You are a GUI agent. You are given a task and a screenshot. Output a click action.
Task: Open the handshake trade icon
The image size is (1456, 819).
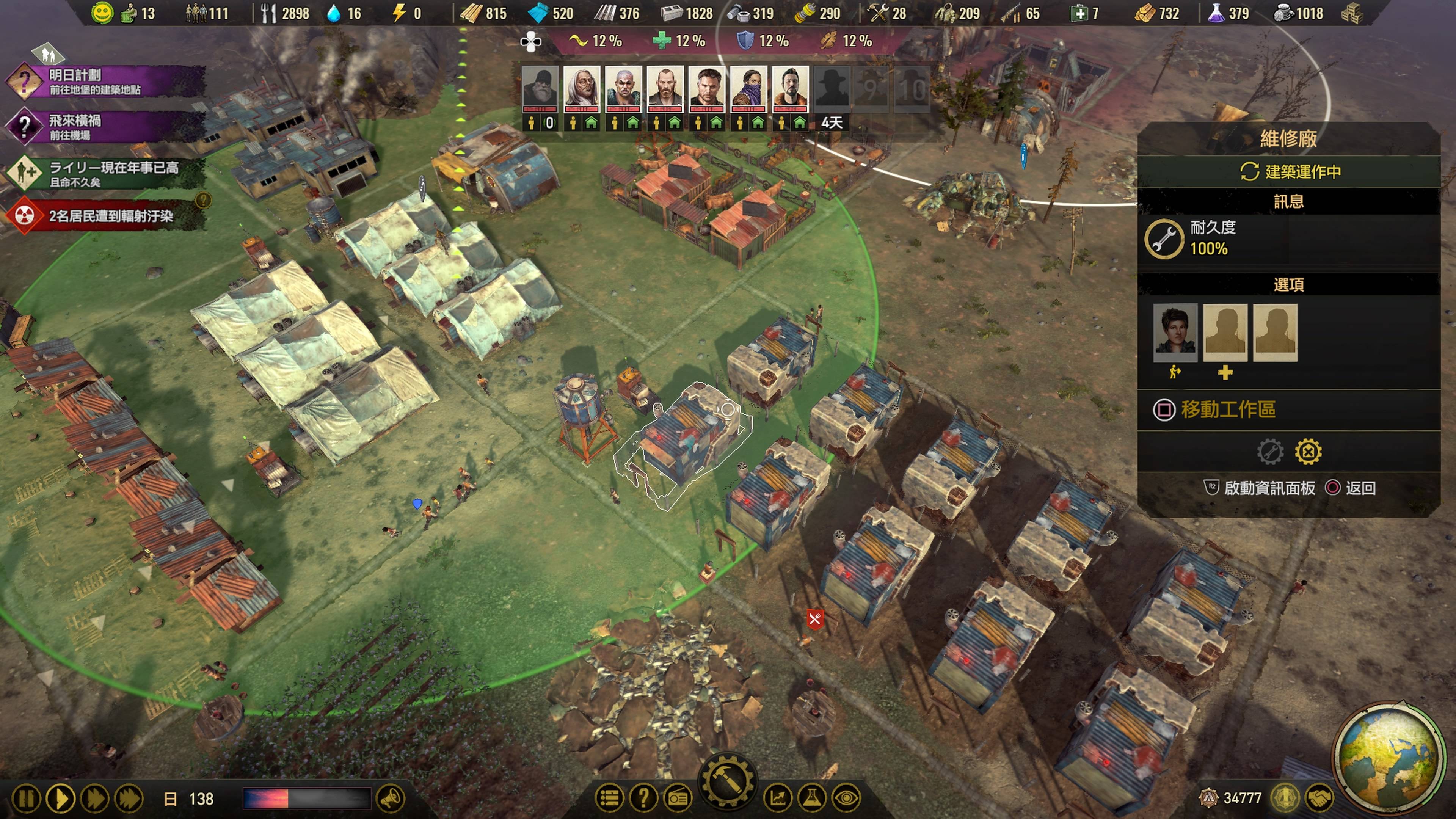pyautogui.click(x=1319, y=798)
